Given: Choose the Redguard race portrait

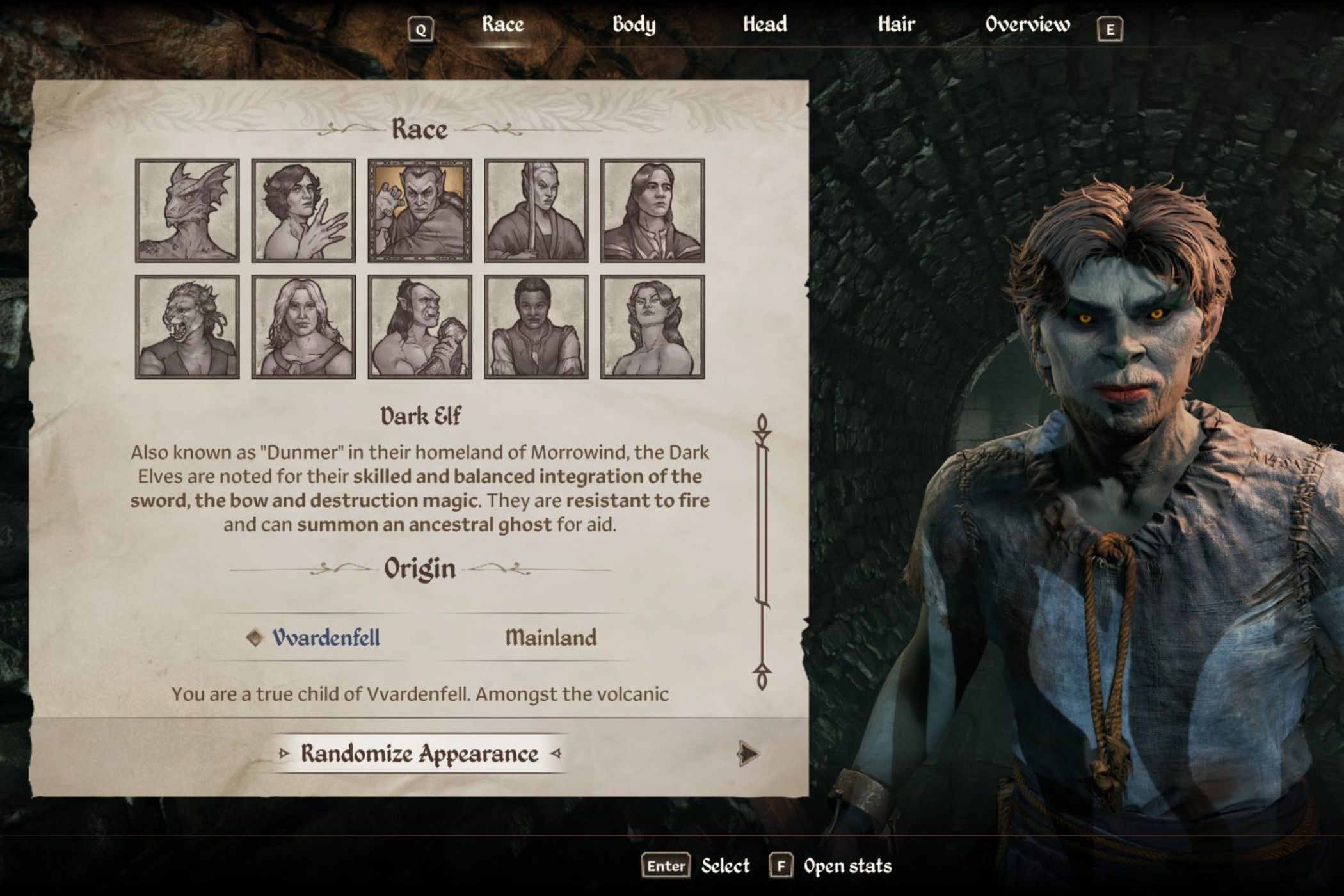Looking at the screenshot, I should pyautogui.click(x=536, y=327).
